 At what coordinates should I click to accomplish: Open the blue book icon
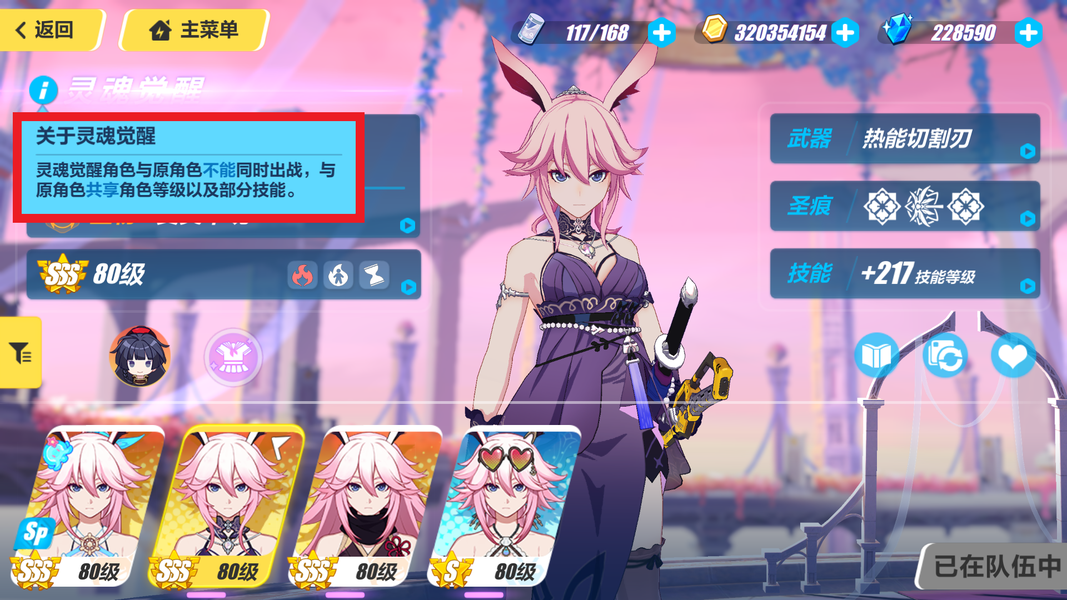(x=876, y=355)
